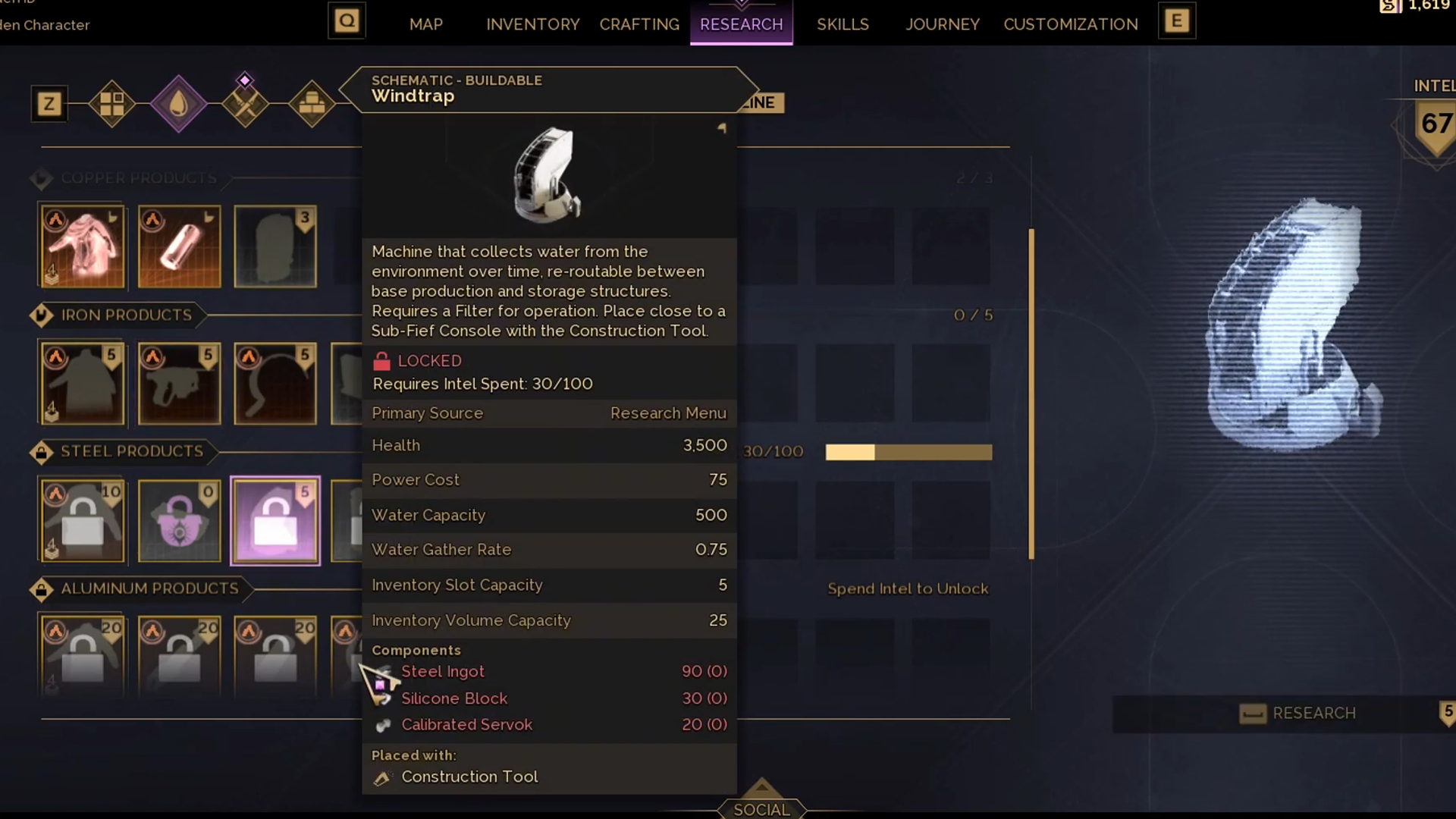The image size is (1456, 819).
Task: Collapse the Copper Products section
Action: (42, 178)
